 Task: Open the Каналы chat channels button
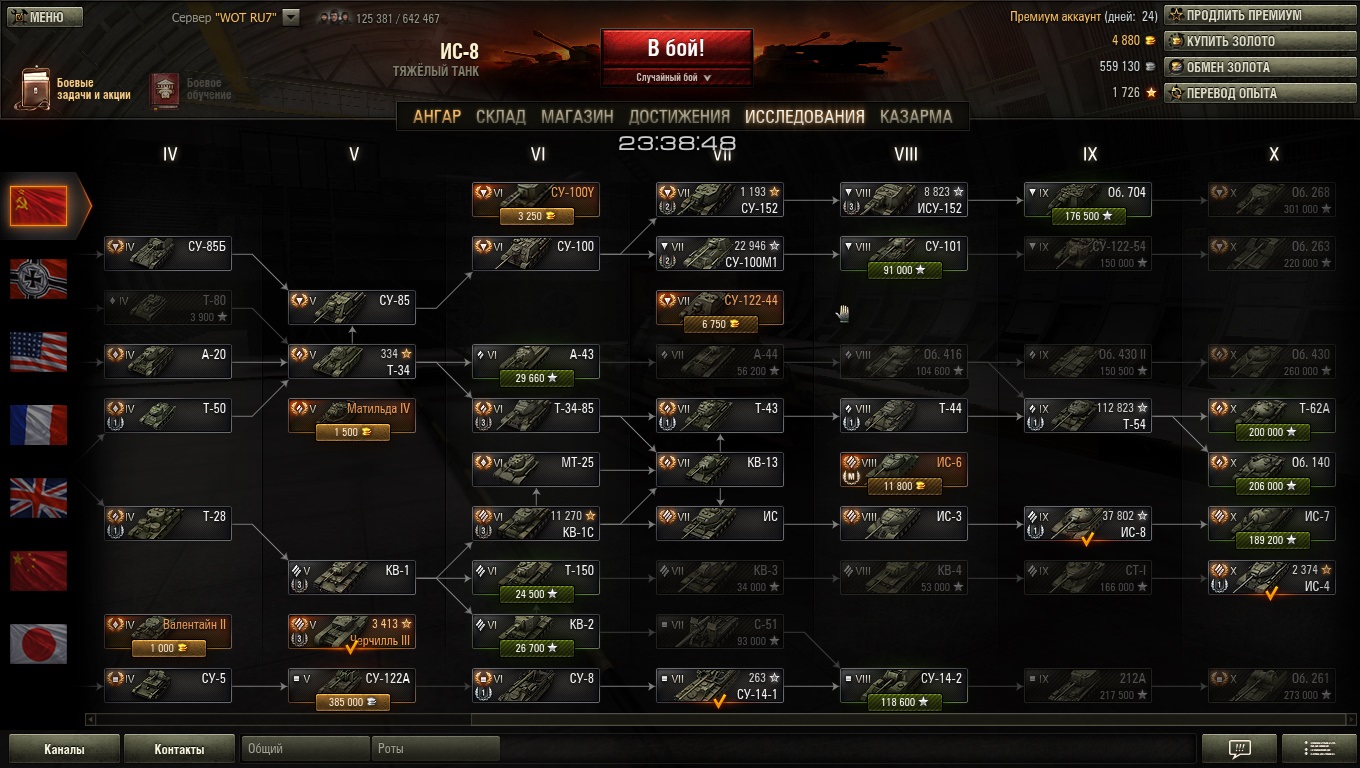(x=64, y=749)
